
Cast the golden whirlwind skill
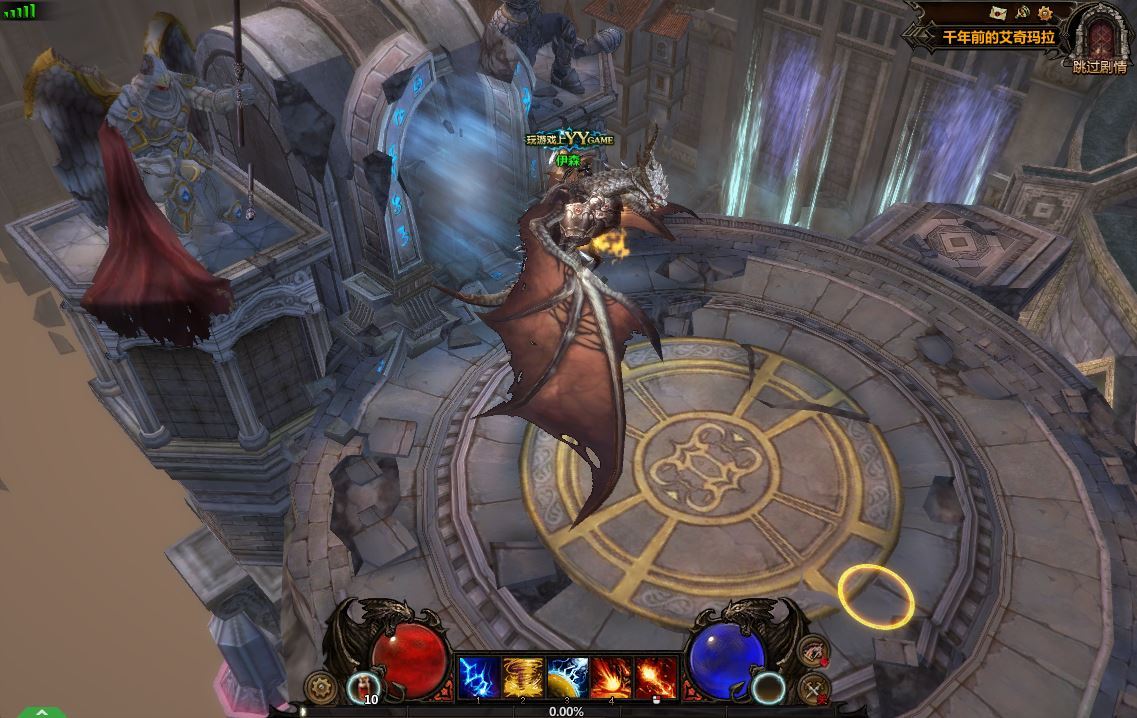coord(521,677)
